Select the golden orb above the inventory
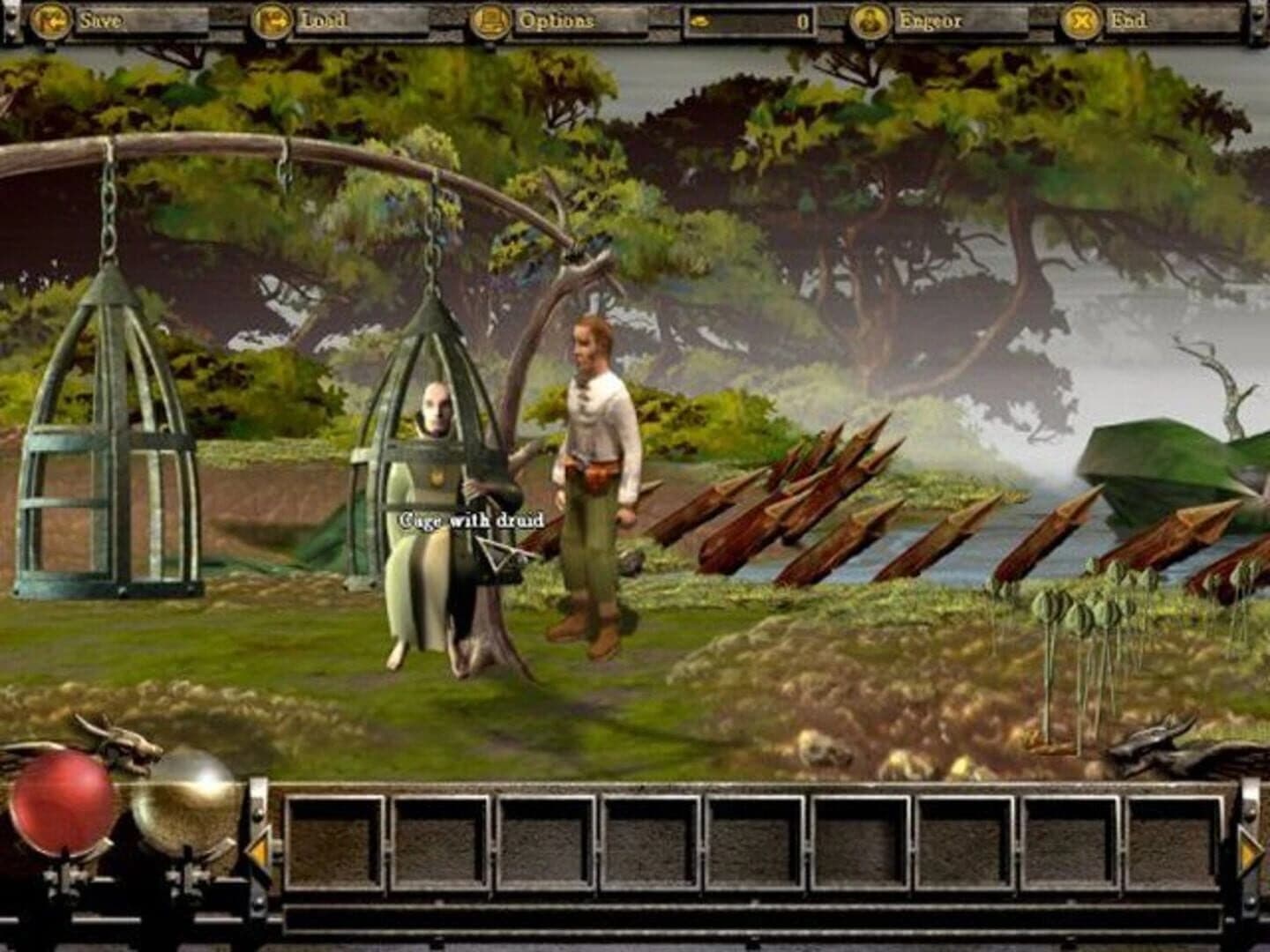Screen dimensions: 1270x952 tap(183, 800)
